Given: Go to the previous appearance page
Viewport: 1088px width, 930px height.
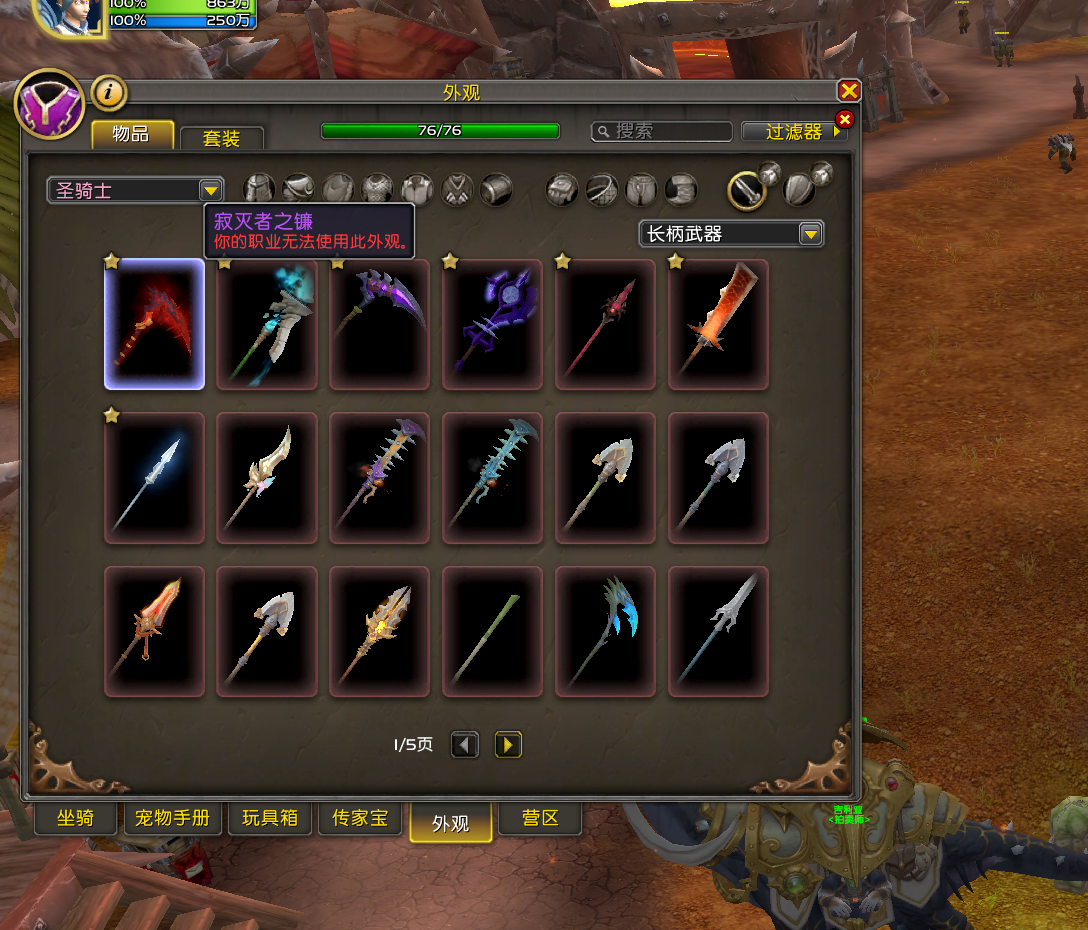Looking at the screenshot, I should click(x=465, y=745).
